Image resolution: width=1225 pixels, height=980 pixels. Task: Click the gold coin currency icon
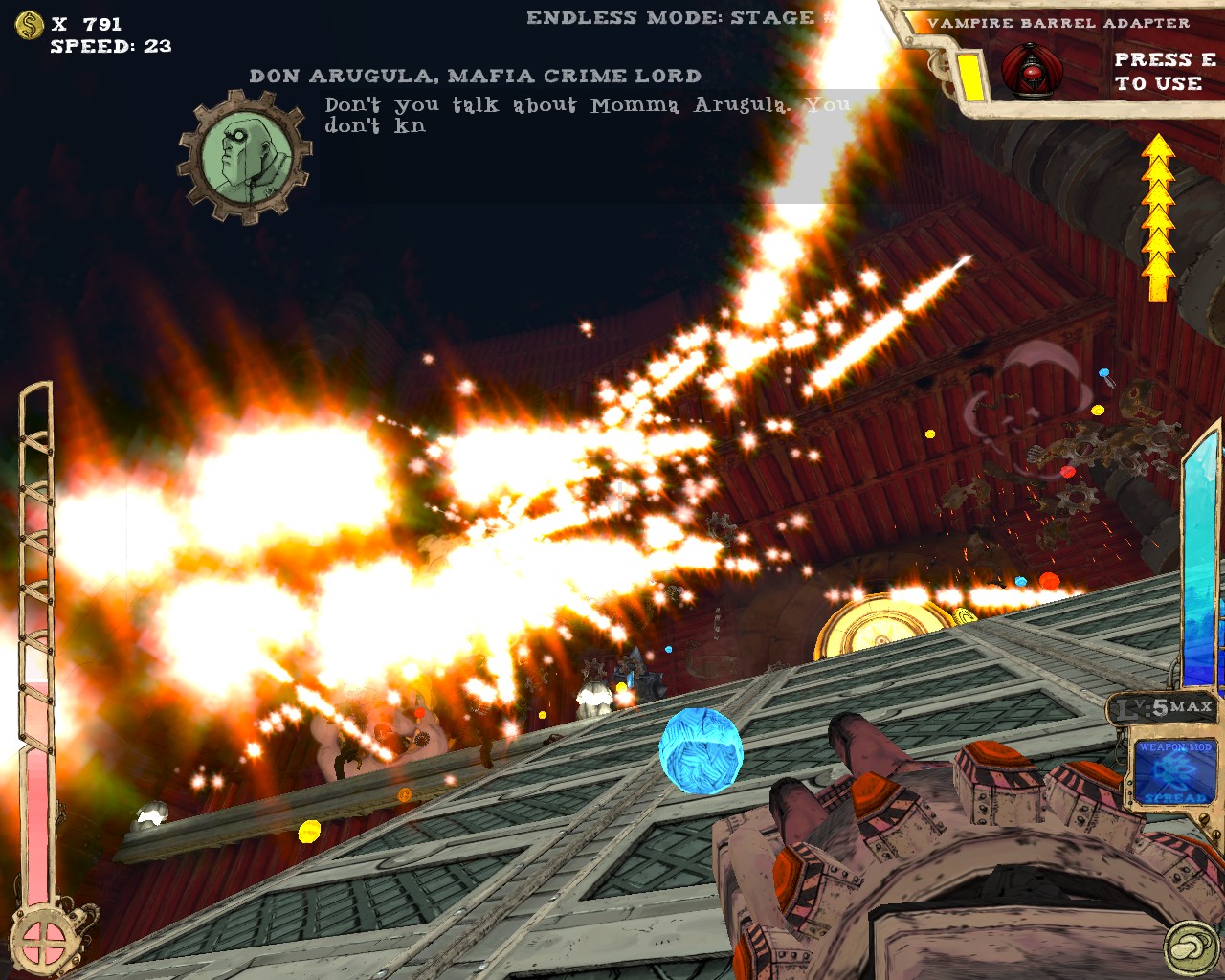pos(30,25)
